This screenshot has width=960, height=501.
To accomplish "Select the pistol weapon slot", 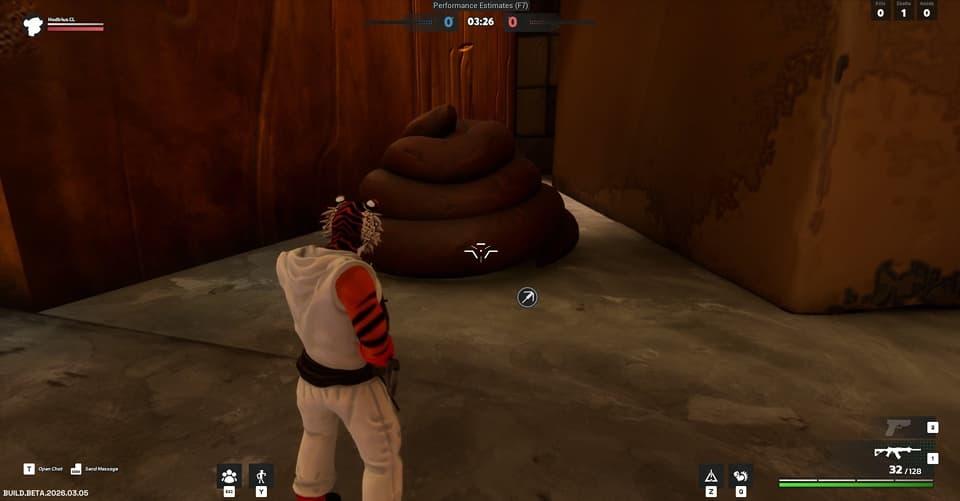I will [898, 428].
